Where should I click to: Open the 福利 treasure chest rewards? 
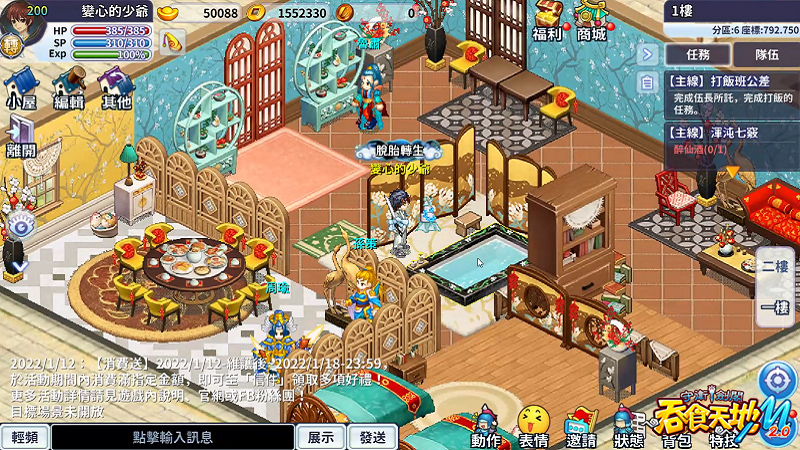547,20
